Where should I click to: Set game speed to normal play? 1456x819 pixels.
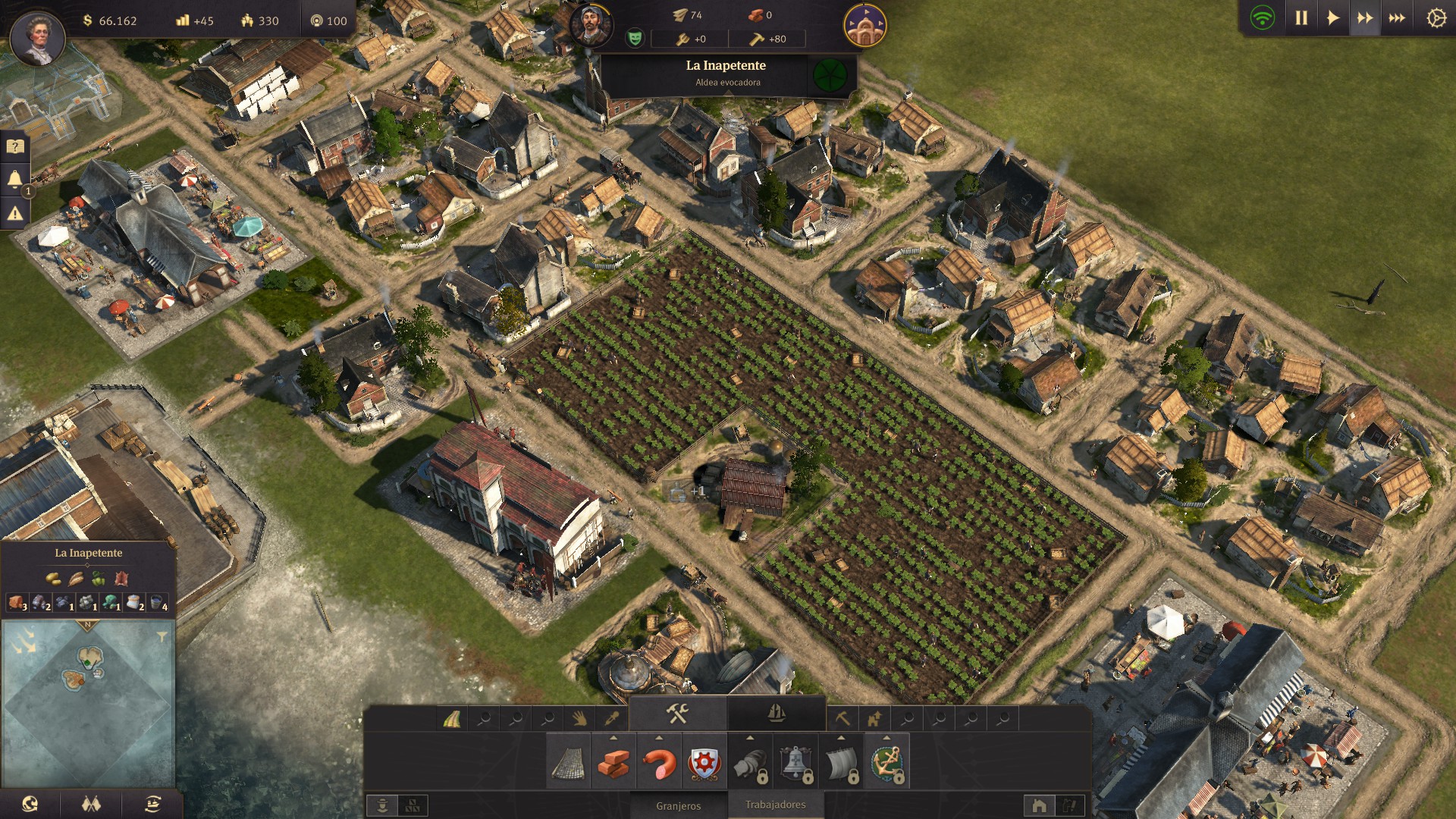click(x=1332, y=18)
